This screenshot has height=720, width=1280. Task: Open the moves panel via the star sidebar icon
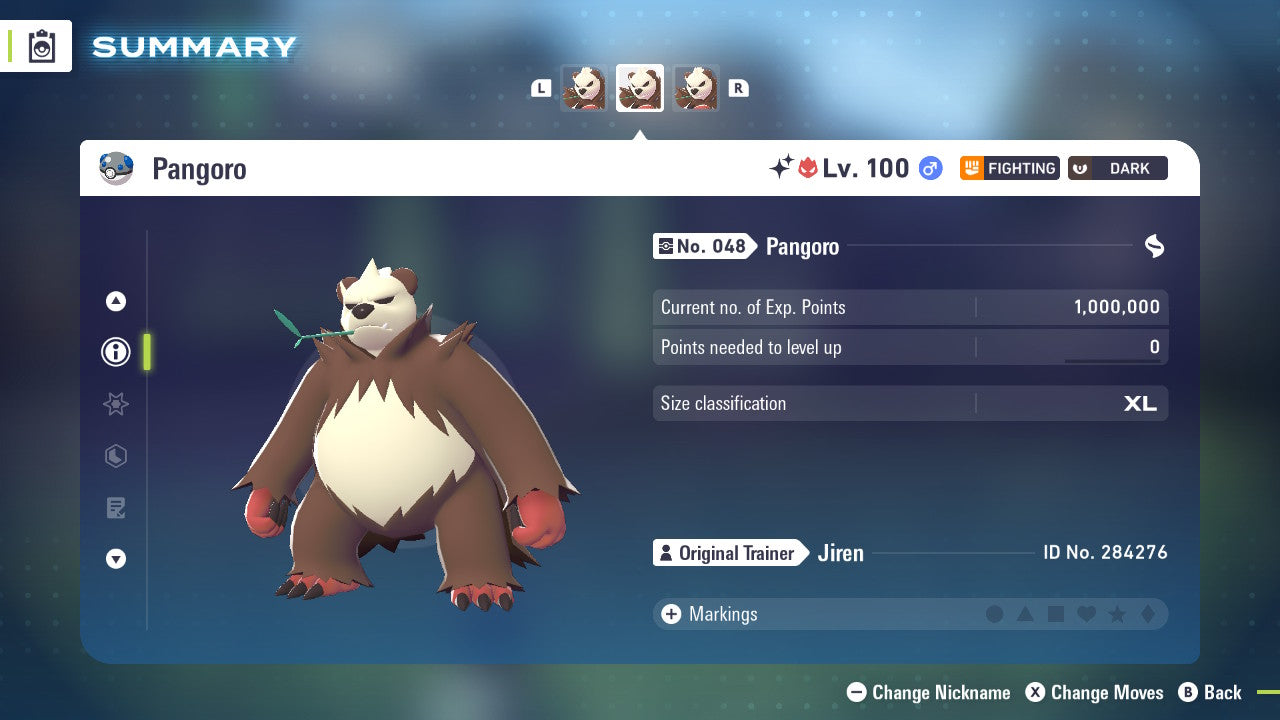115,404
